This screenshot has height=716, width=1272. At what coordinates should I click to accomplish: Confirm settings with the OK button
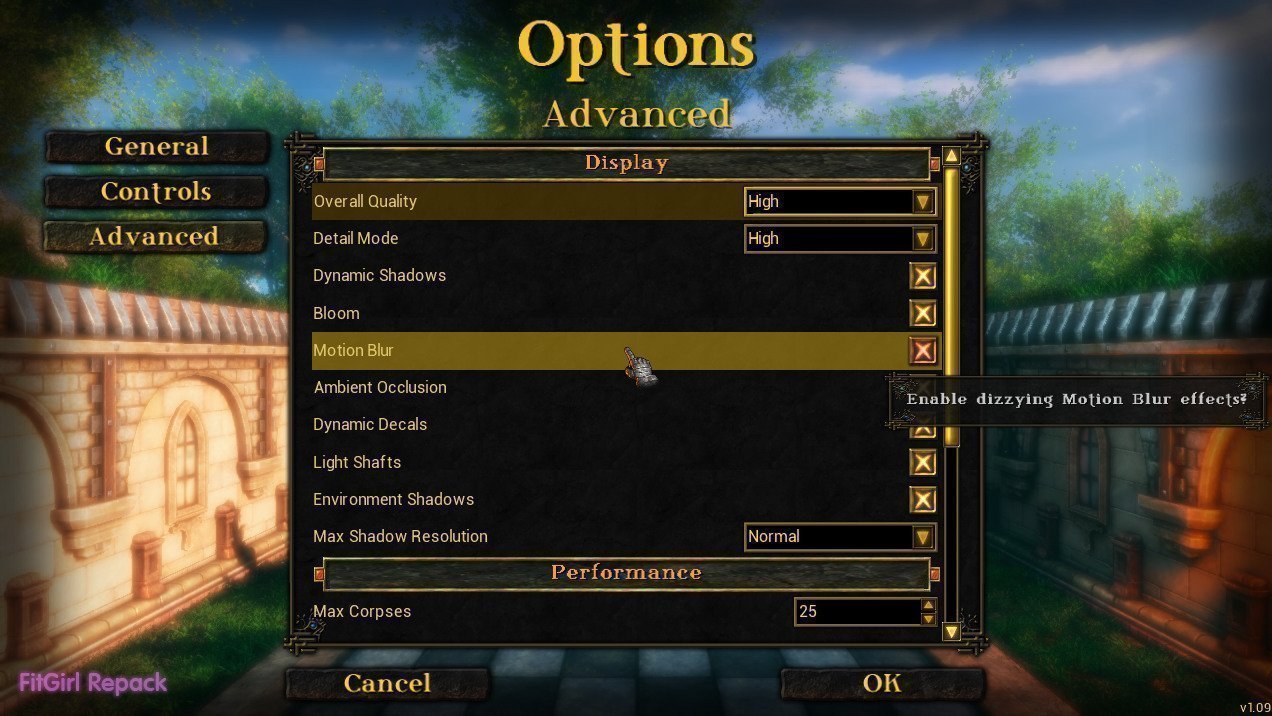point(881,684)
